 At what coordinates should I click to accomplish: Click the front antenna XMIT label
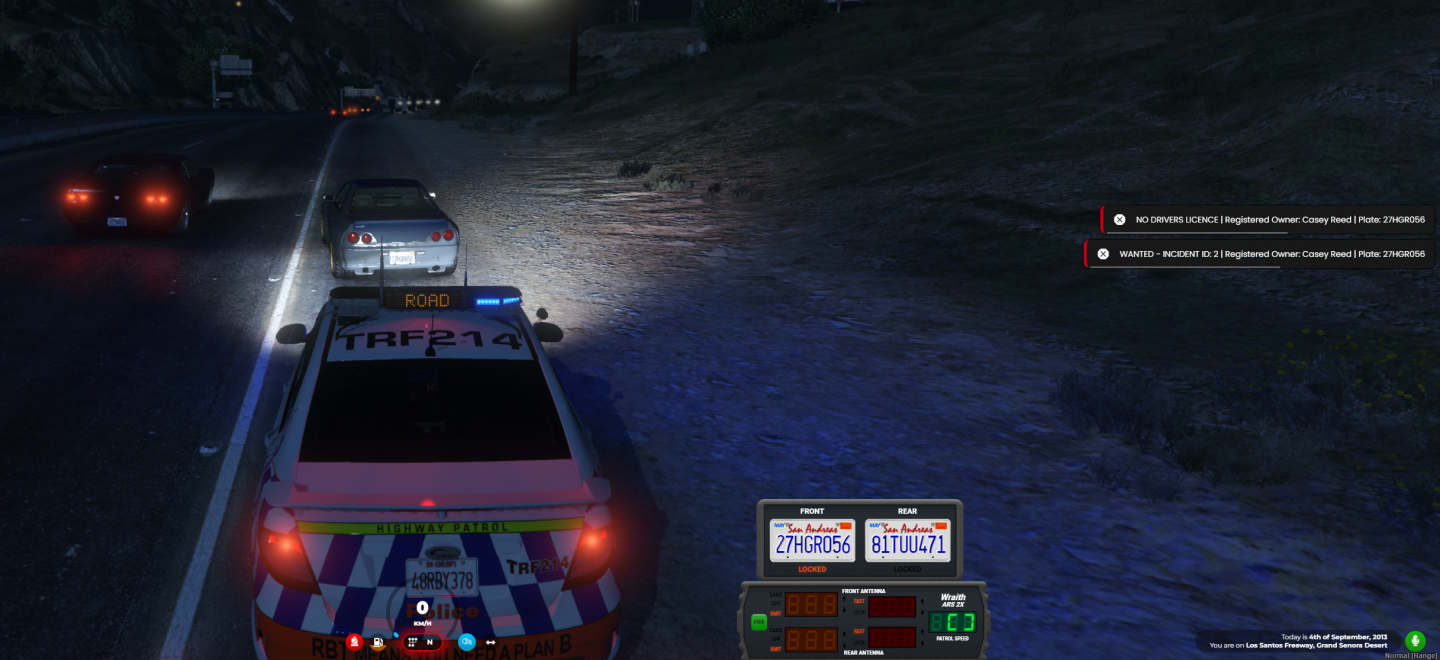(x=775, y=614)
